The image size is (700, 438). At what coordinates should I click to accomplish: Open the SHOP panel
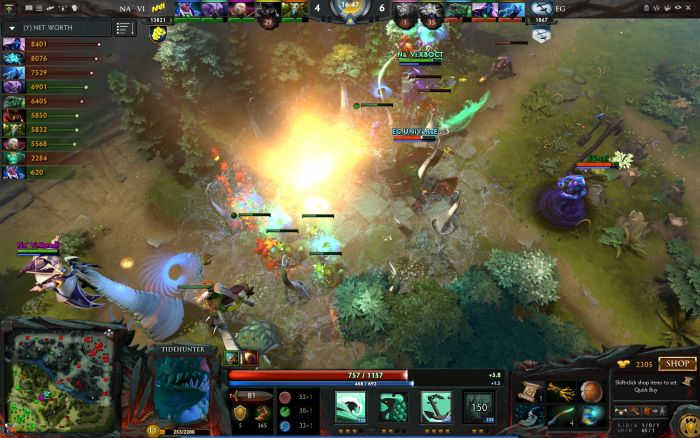tap(679, 363)
